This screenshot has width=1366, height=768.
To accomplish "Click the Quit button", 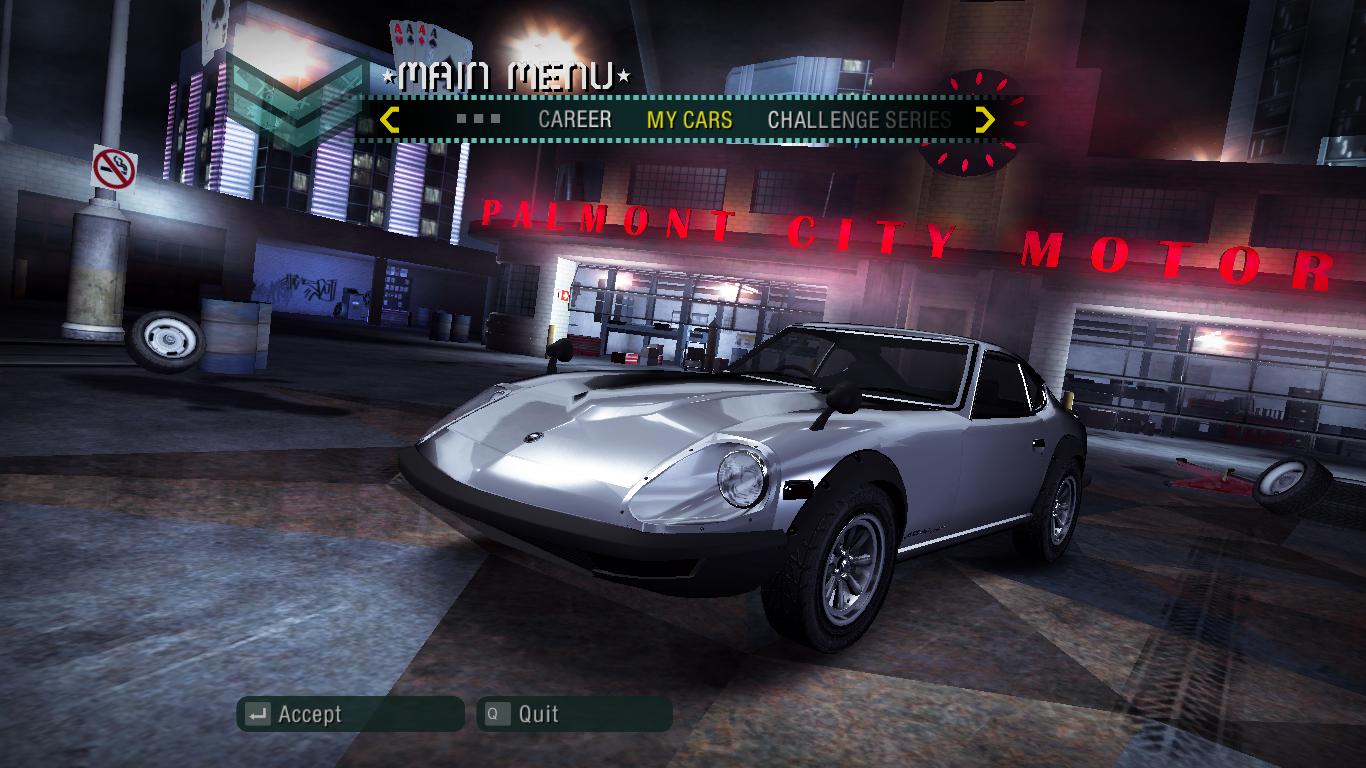I will [x=574, y=714].
